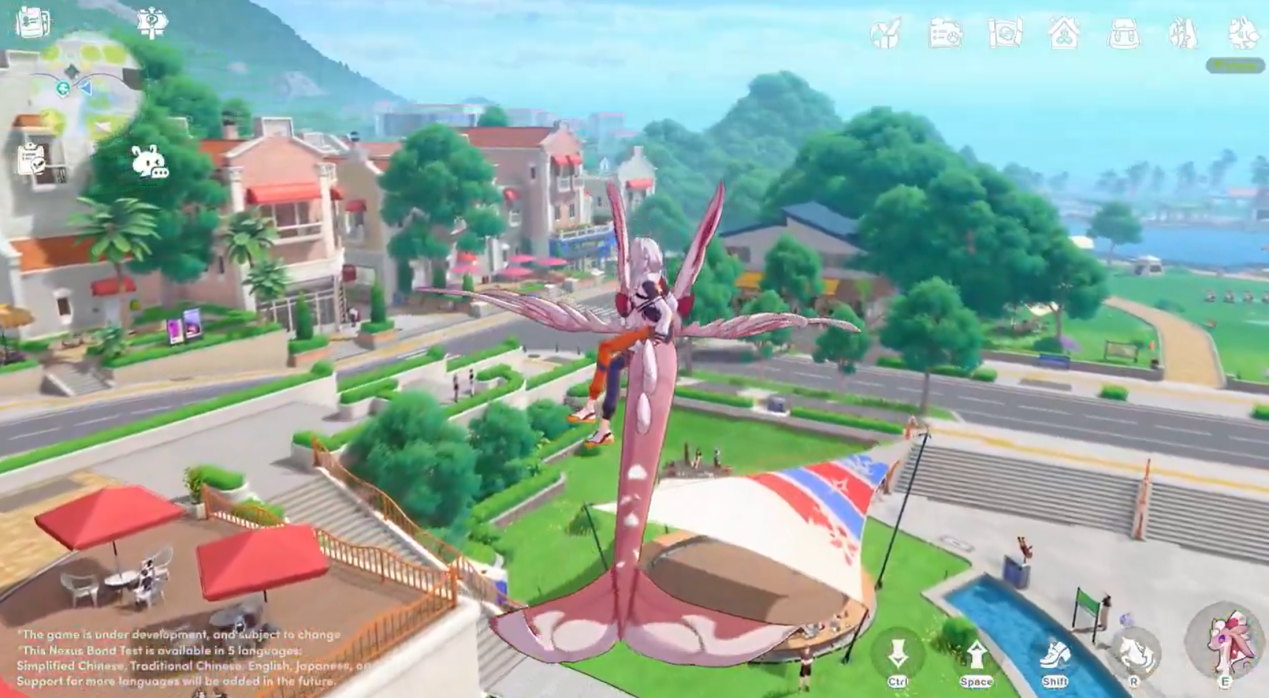Select the pink dragon companion portrait
1269x698 pixels.
tap(1224, 641)
